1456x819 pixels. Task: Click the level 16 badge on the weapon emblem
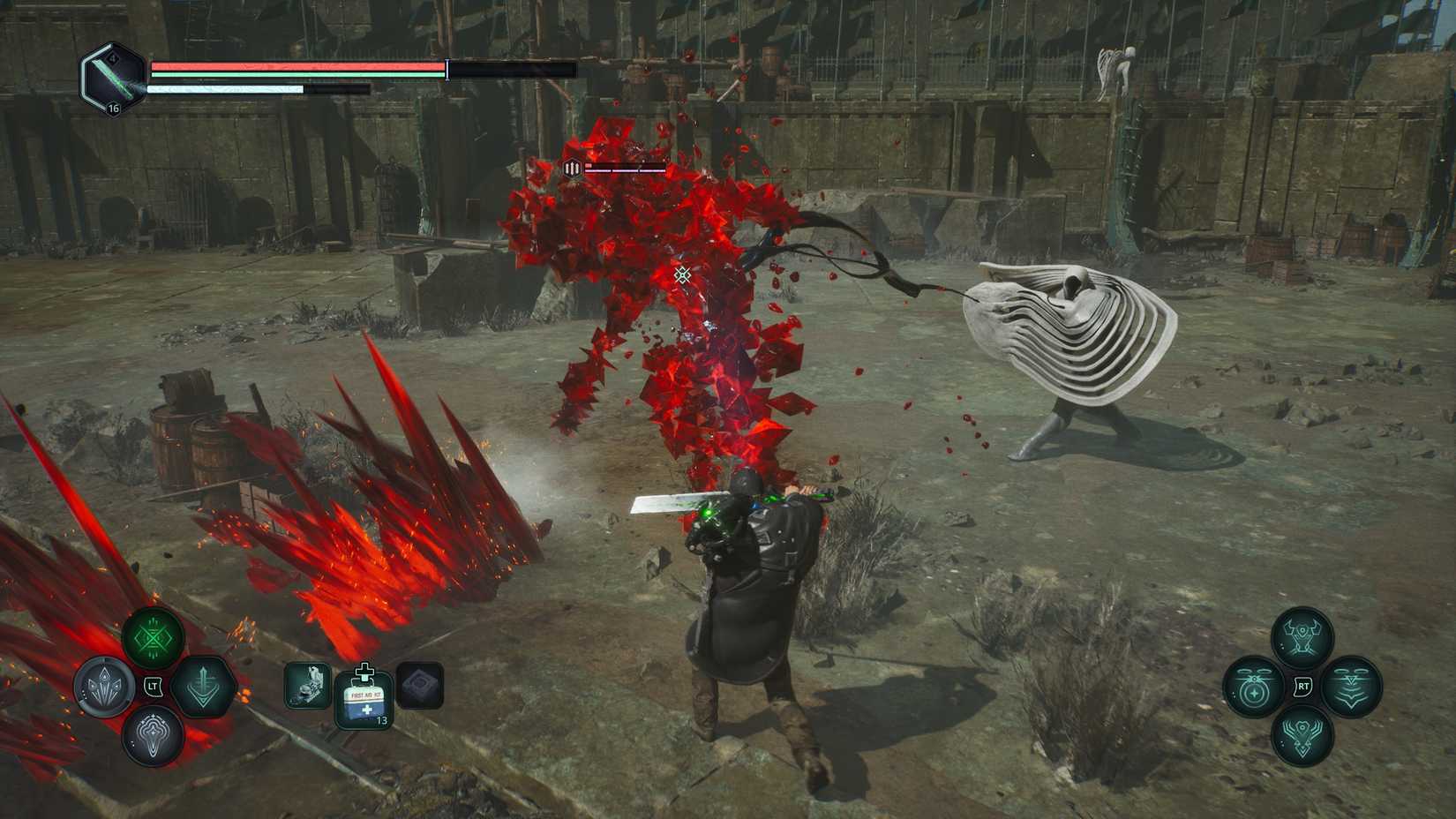click(113, 109)
